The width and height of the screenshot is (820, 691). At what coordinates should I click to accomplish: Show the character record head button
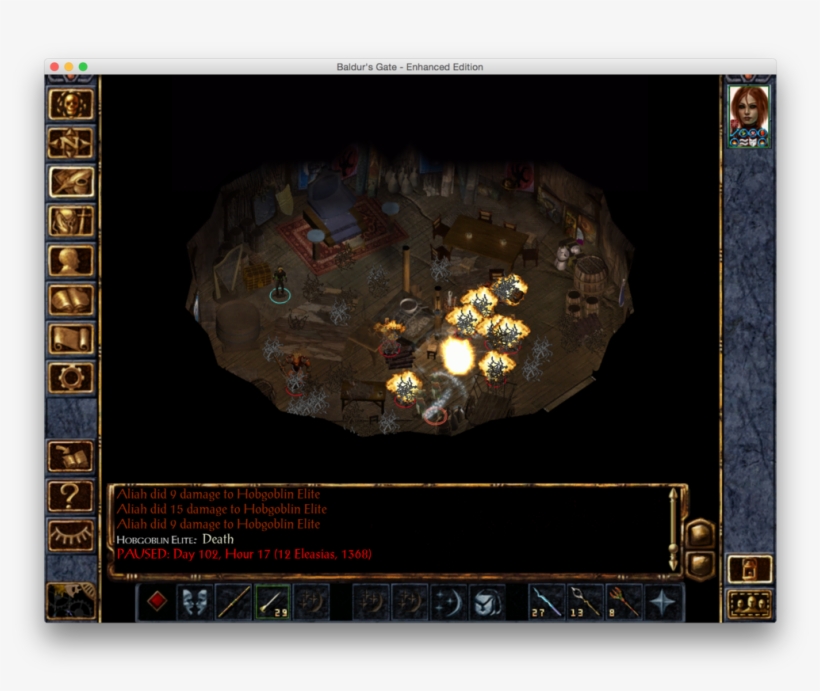tap(71, 259)
